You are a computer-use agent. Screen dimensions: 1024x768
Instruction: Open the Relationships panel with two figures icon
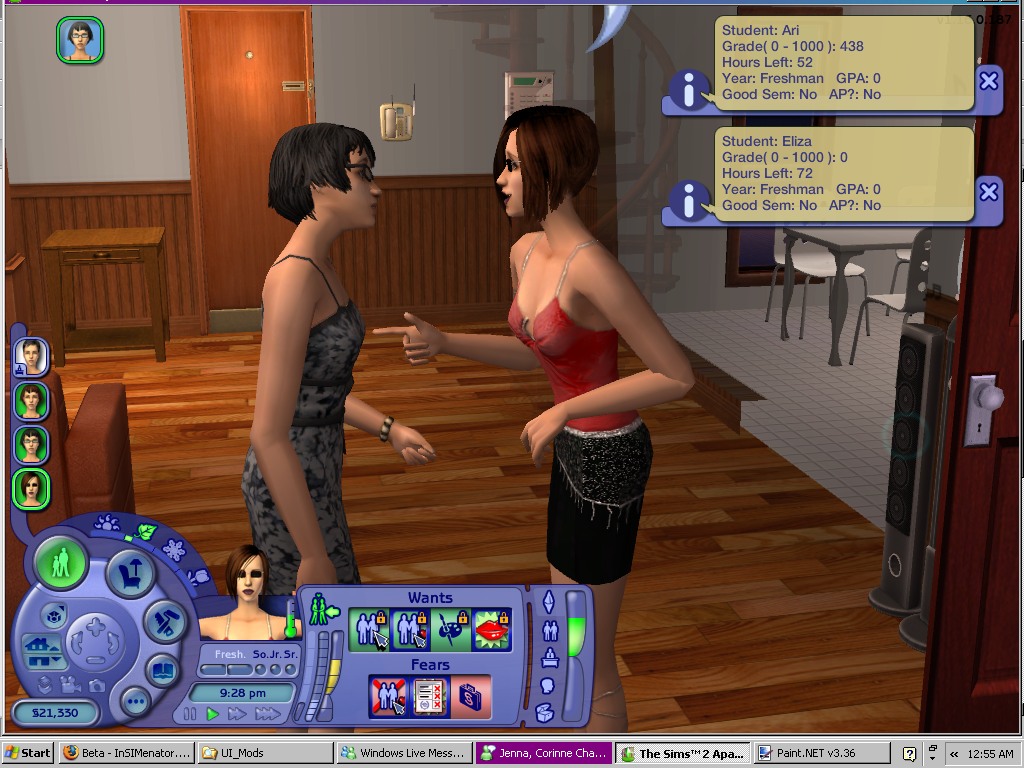point(549,630)
